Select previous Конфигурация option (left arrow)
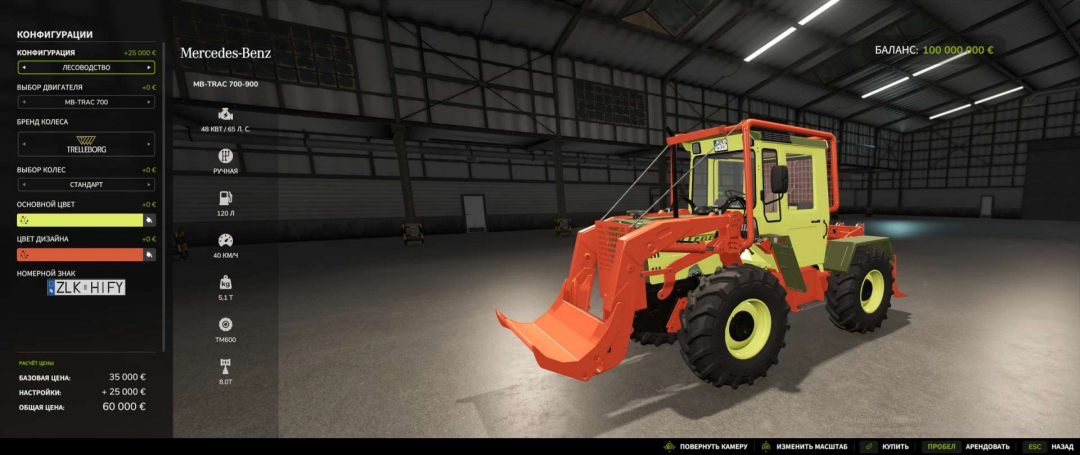1080x455 pixels. click(23, 68)
